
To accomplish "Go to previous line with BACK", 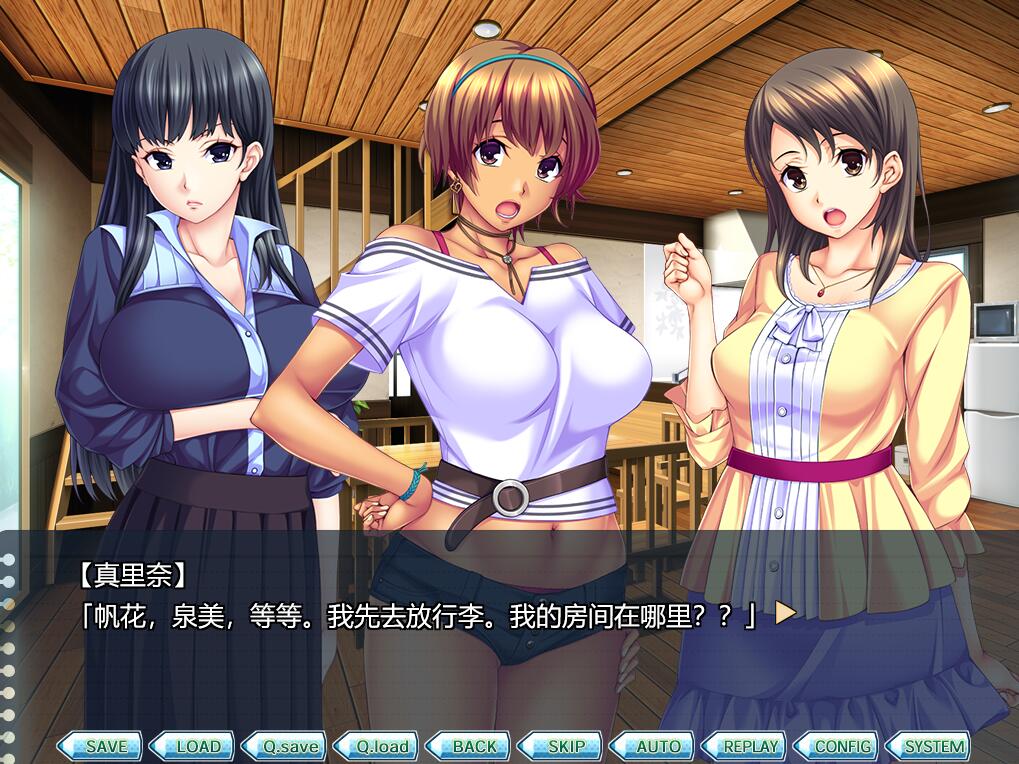I will point(468,746).
